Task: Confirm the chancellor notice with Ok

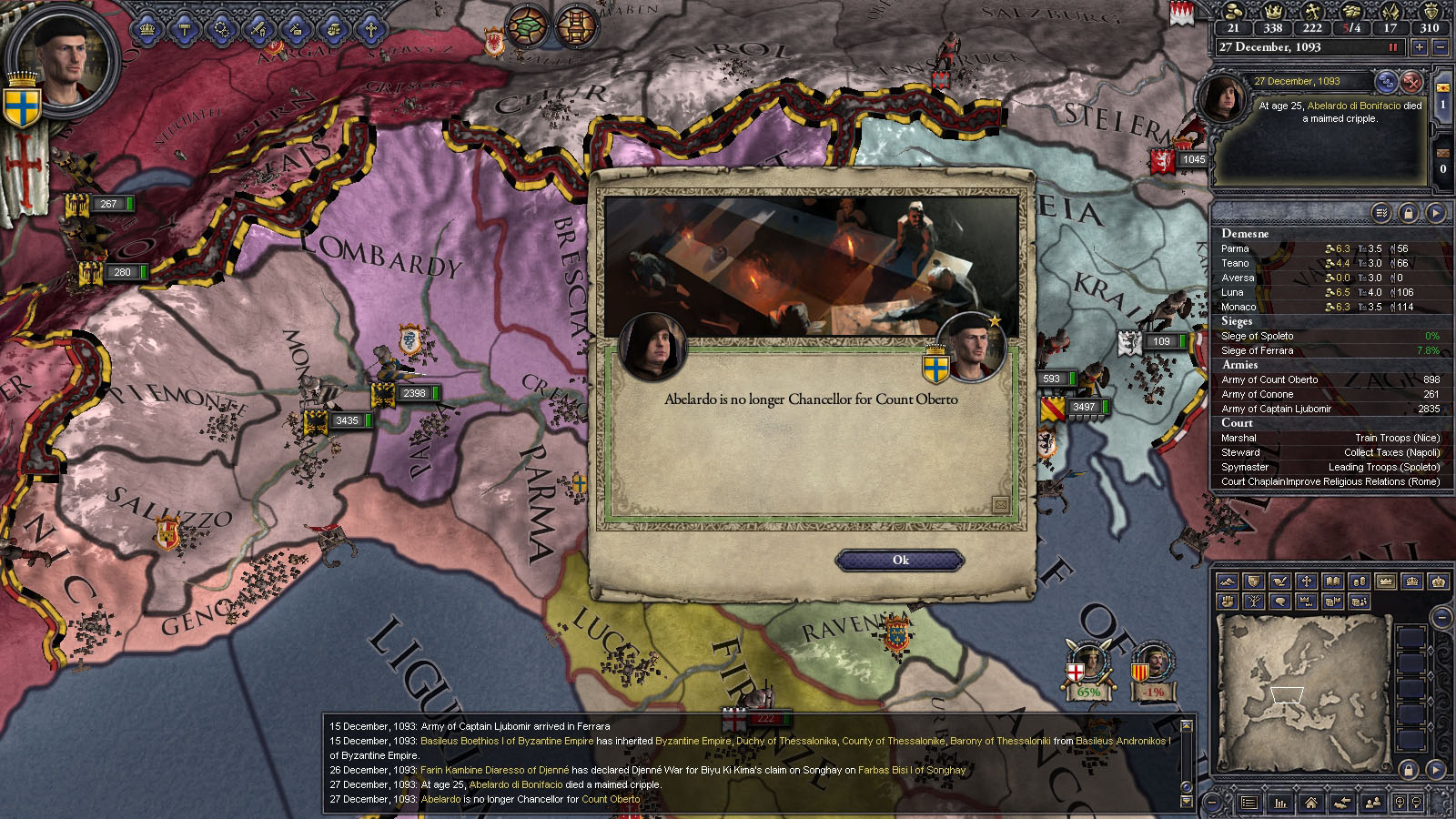Action: pos(900,561)
